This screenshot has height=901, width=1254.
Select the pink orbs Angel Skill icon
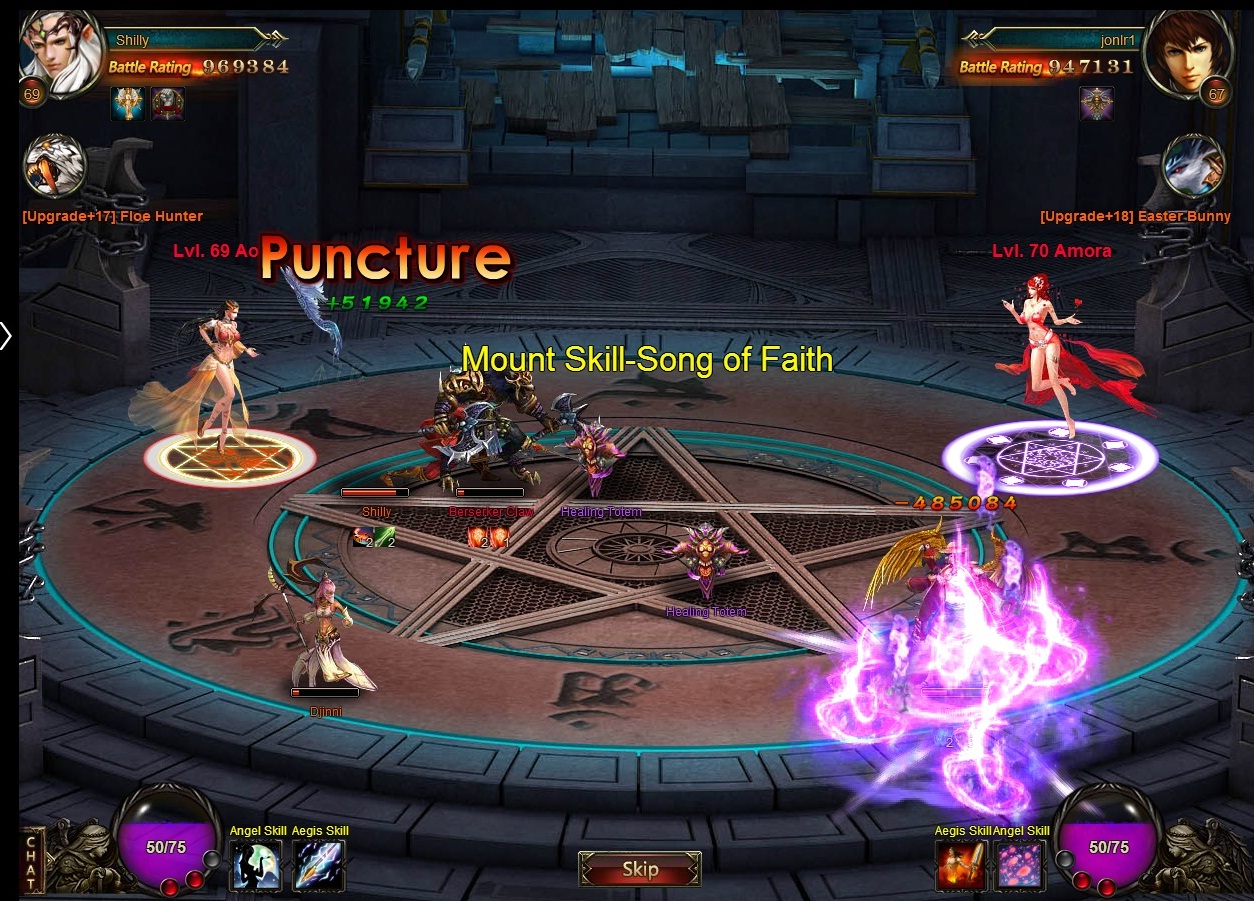point(1021,865)
